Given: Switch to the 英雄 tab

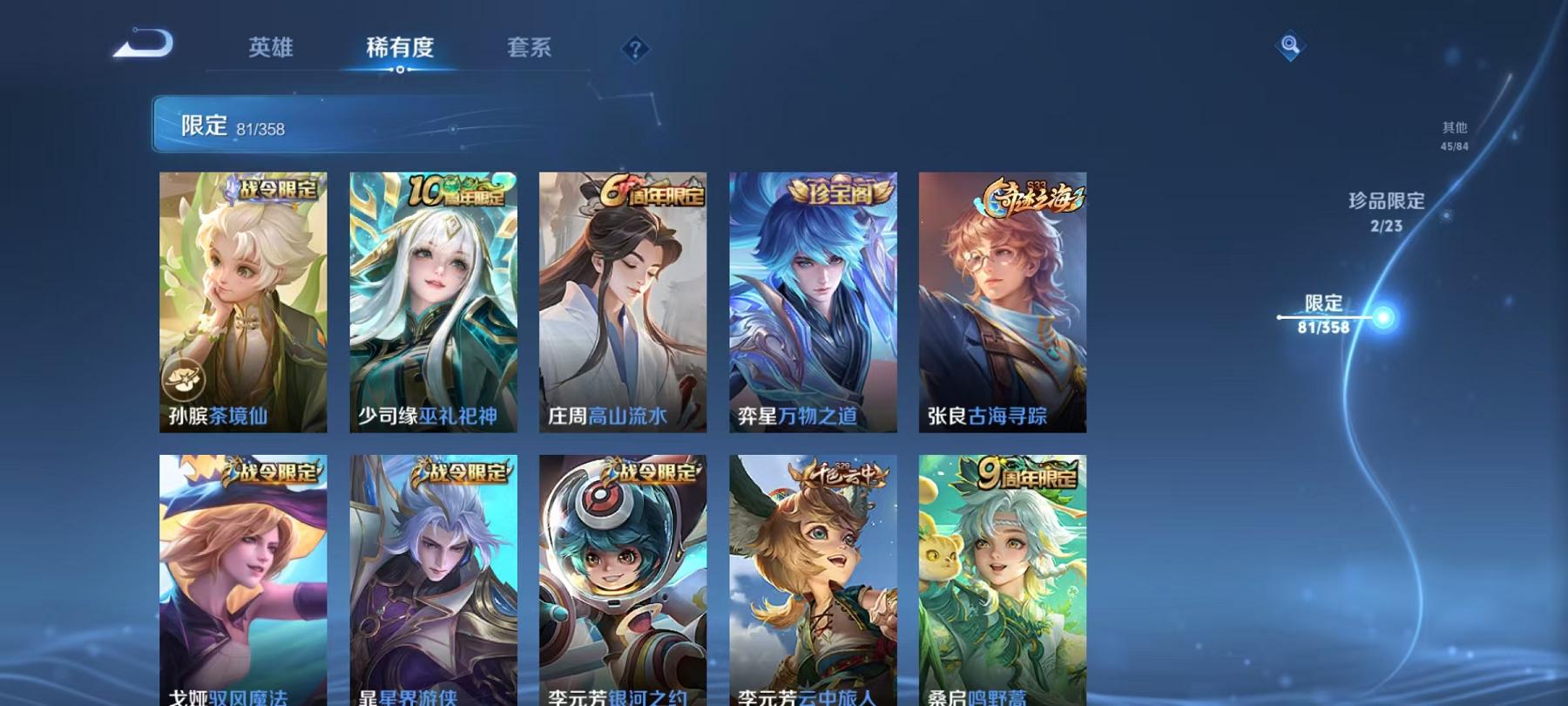Looking at the screenshot, I should pos(270,50).
